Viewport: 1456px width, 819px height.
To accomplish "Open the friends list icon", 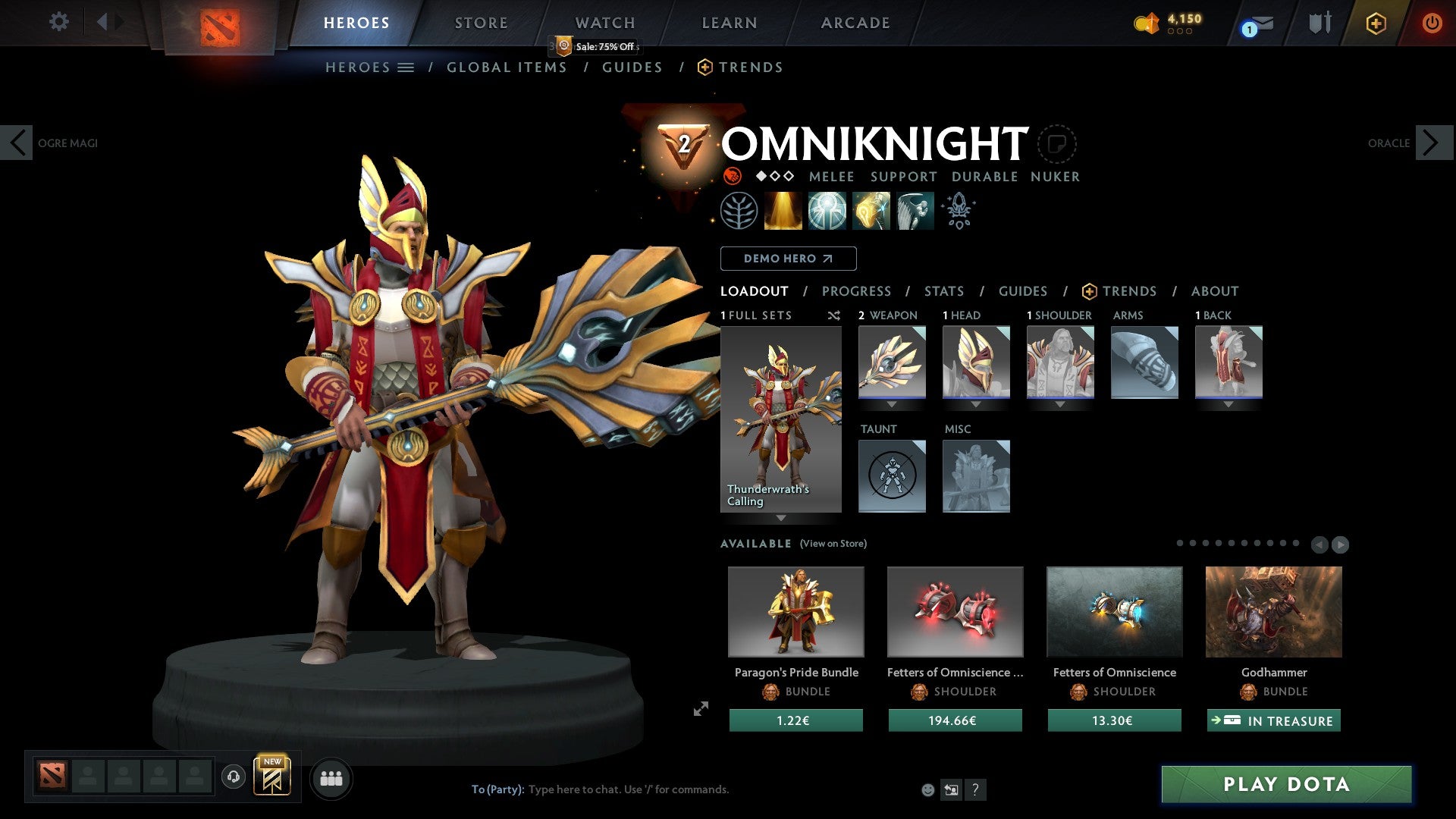I will tap(331, 777).
